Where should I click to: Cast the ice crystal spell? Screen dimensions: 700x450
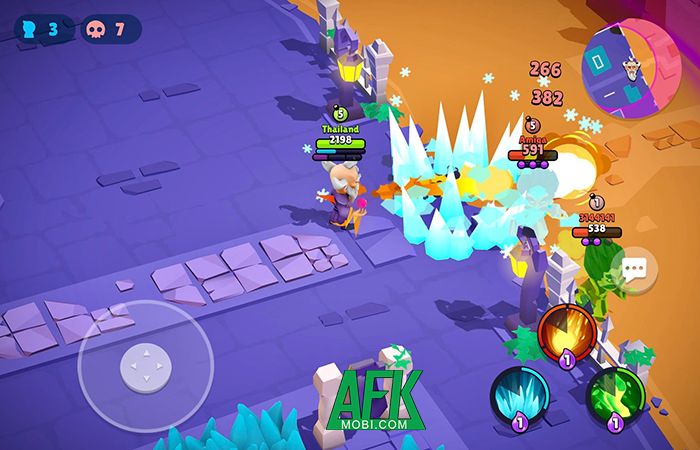(x=519, y=394)
